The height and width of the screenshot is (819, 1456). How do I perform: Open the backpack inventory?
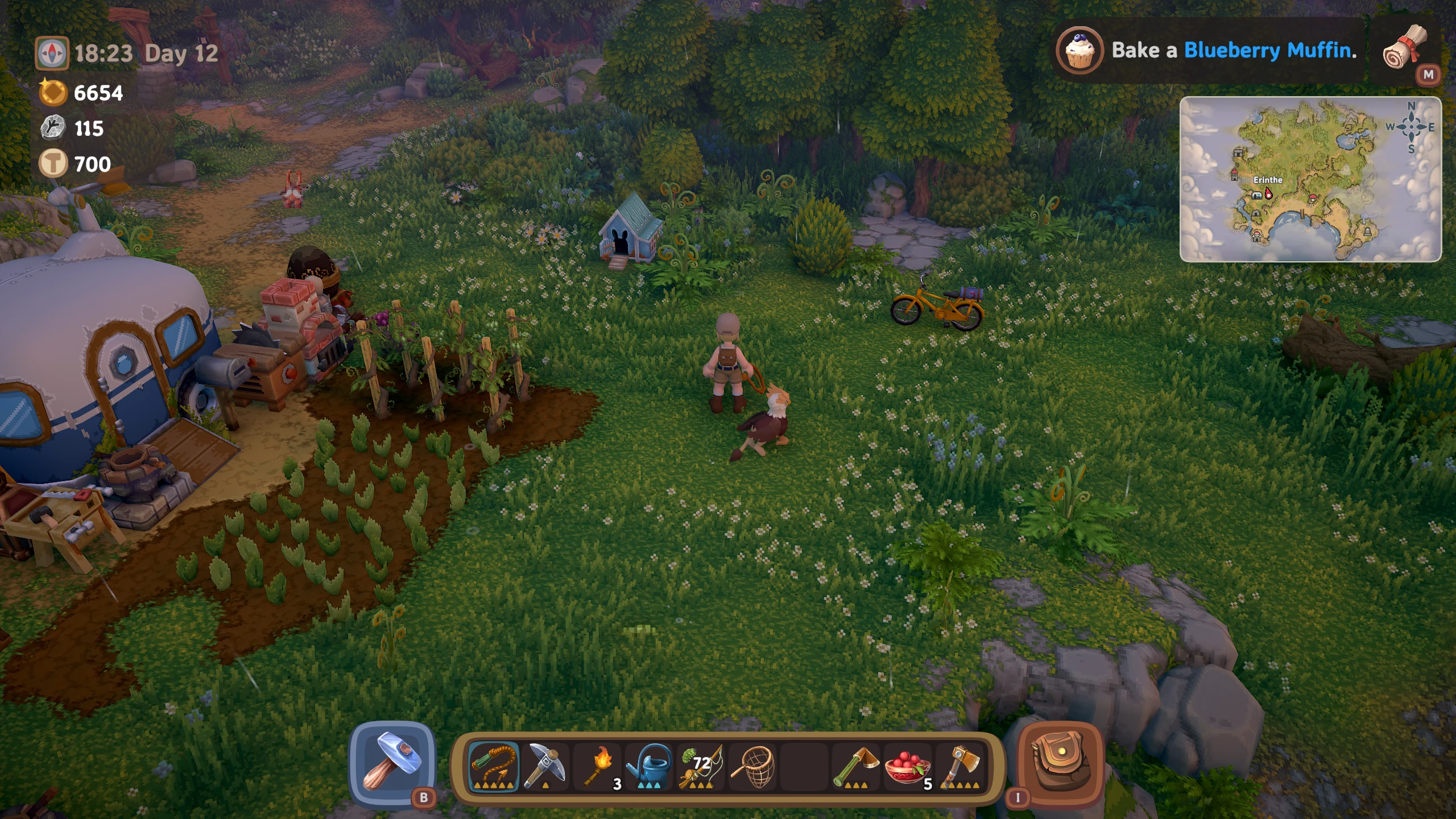coord(1060,763)
